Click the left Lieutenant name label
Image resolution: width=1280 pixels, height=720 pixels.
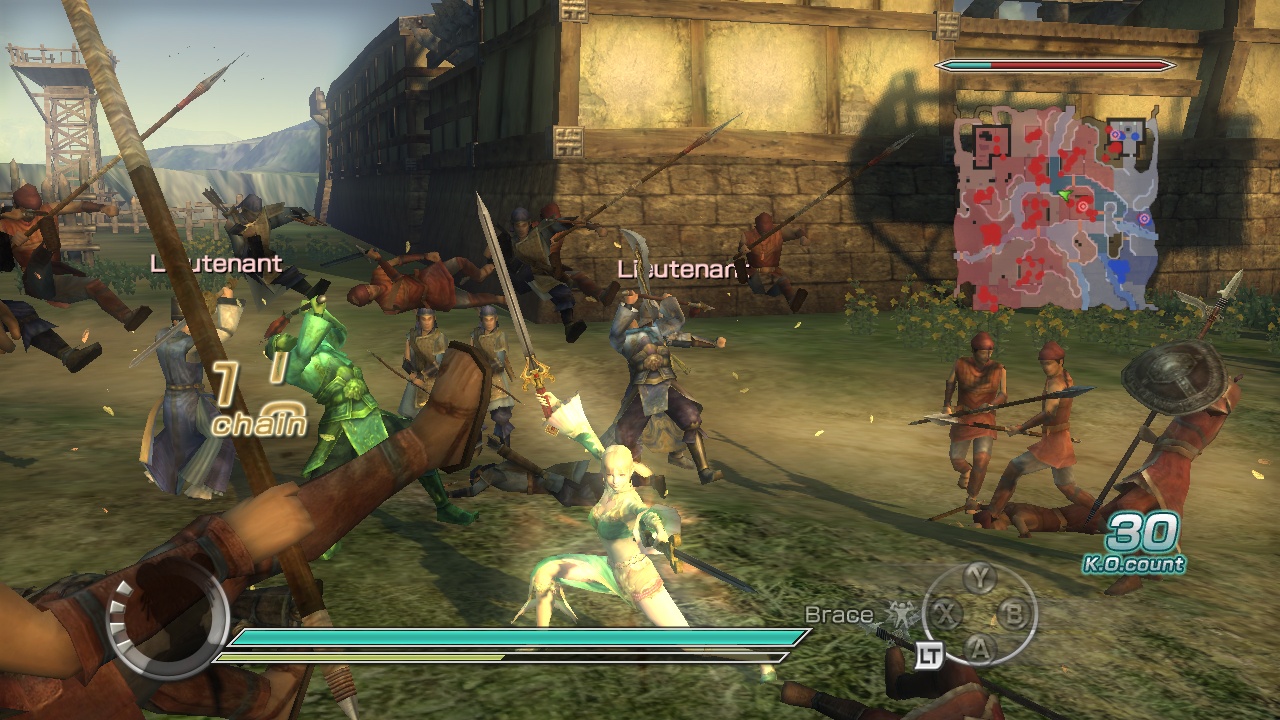point(216,265)
